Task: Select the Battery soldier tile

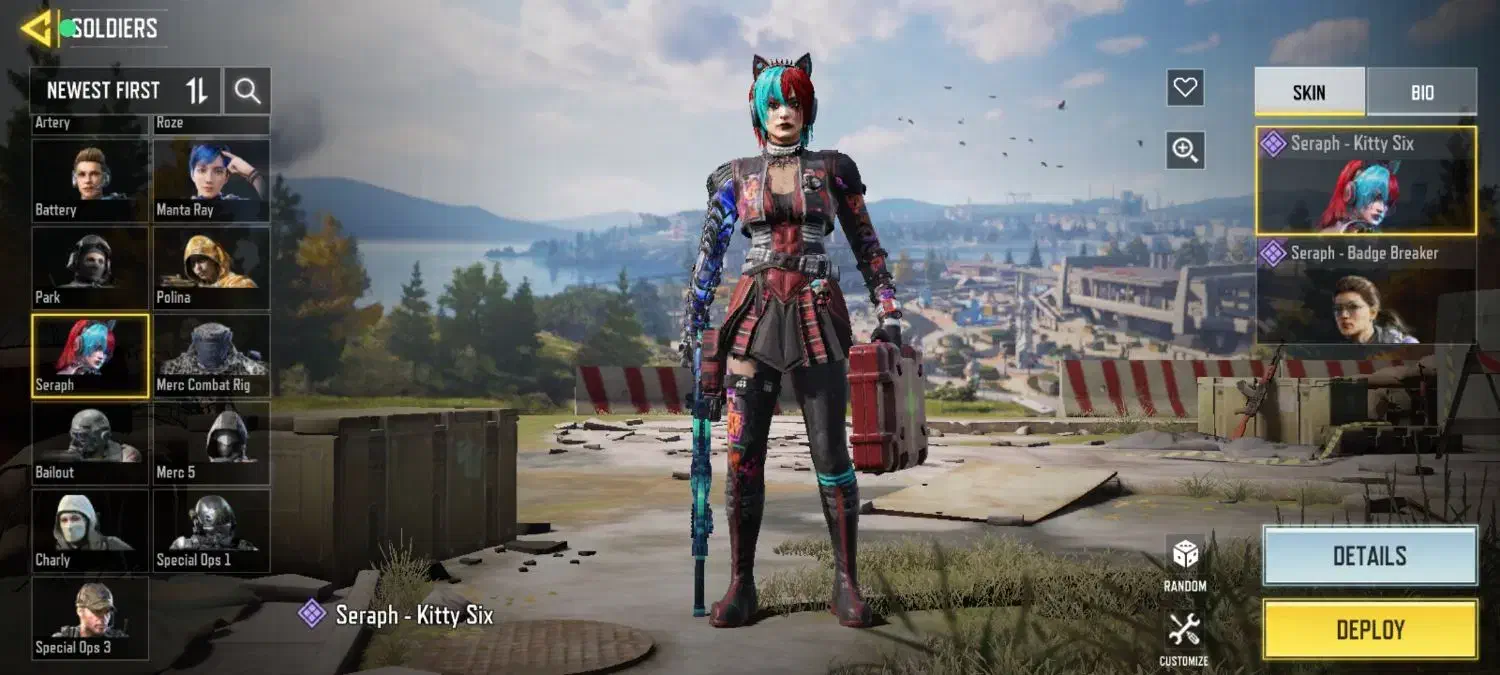Action: 90,180
